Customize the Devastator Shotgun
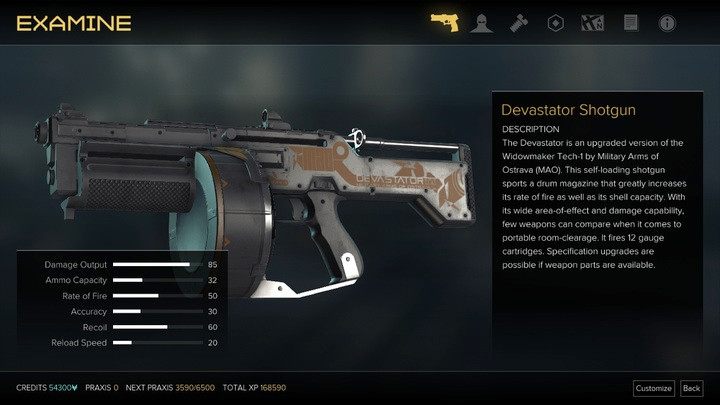 pyautogui.click(x=654, y=388)
